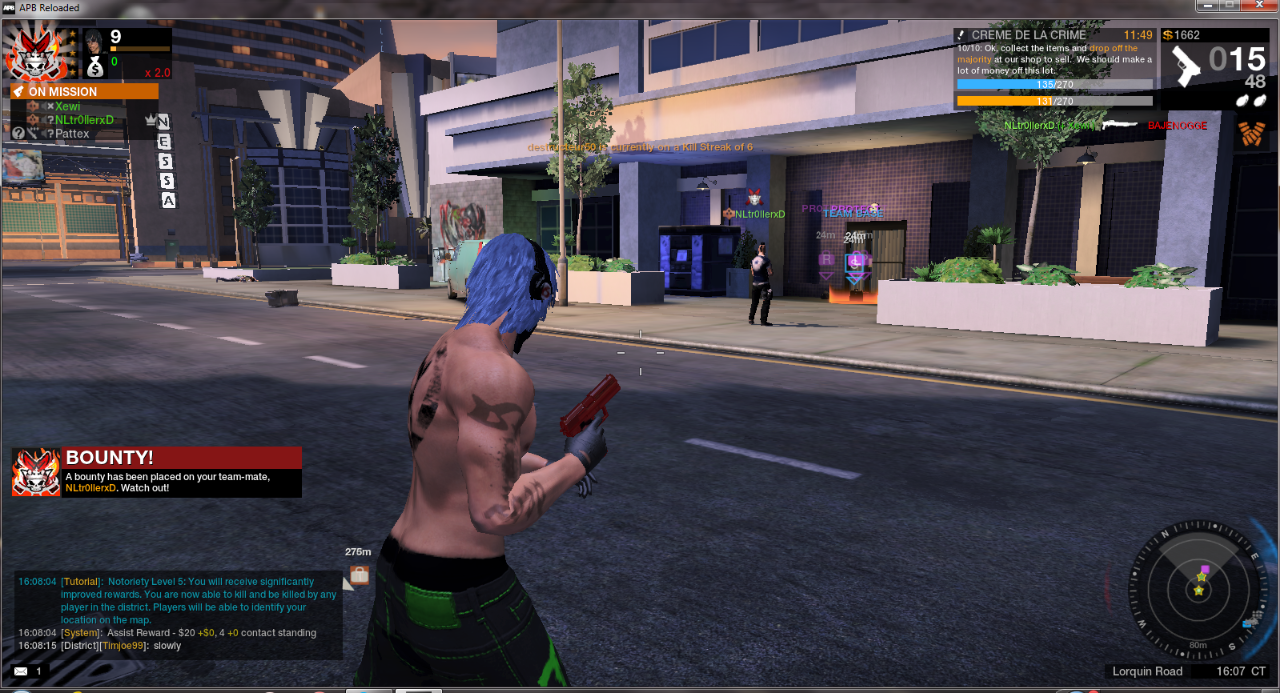Image resolution: width=1280 pixels, height=693 pixels.
Task: Minimize the APB Reloaded window
Action: (1206, 6)
